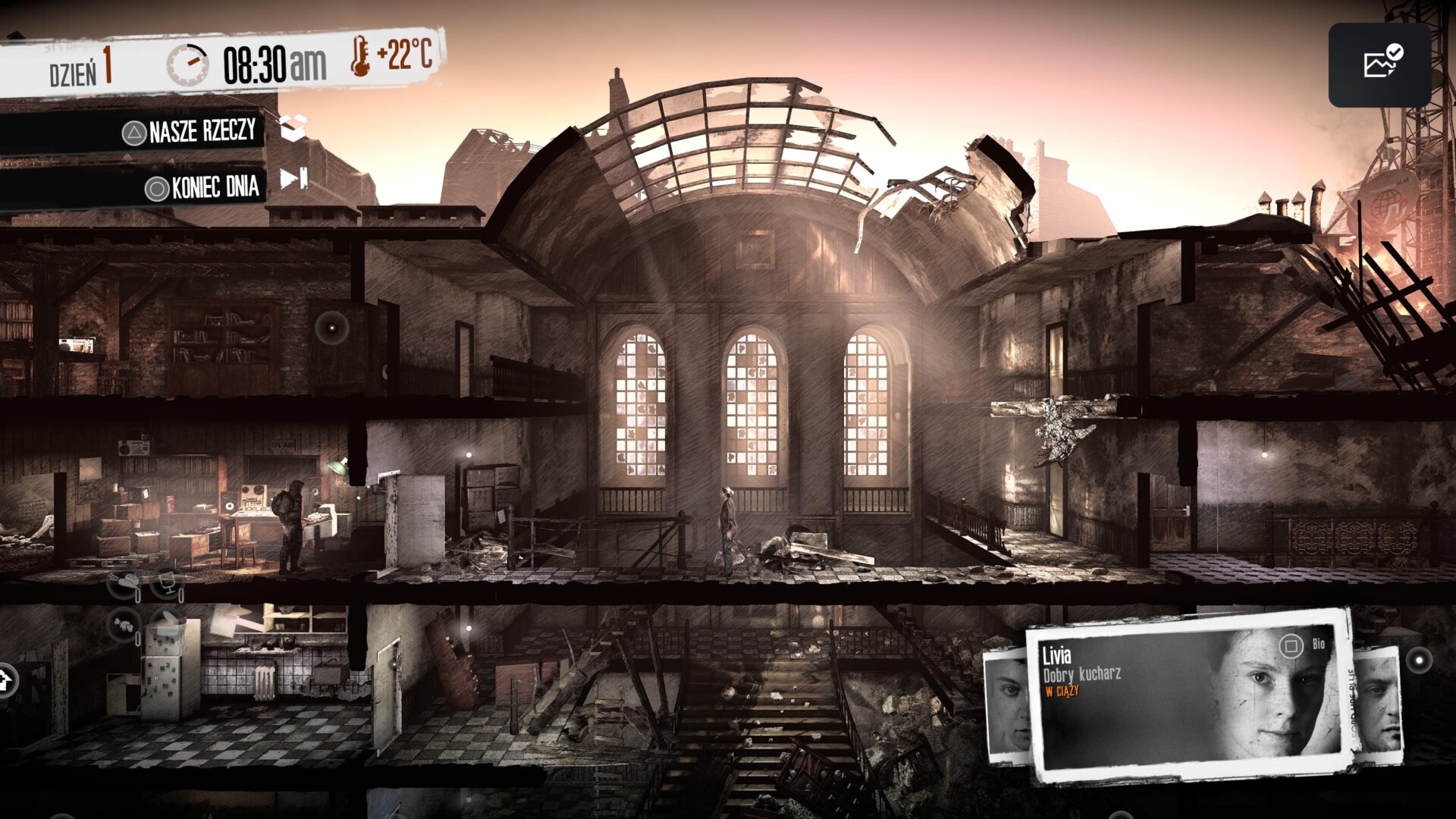Select the canned food icon on fridge
This screenshot has width=1456, height=819.
[165, 623]
